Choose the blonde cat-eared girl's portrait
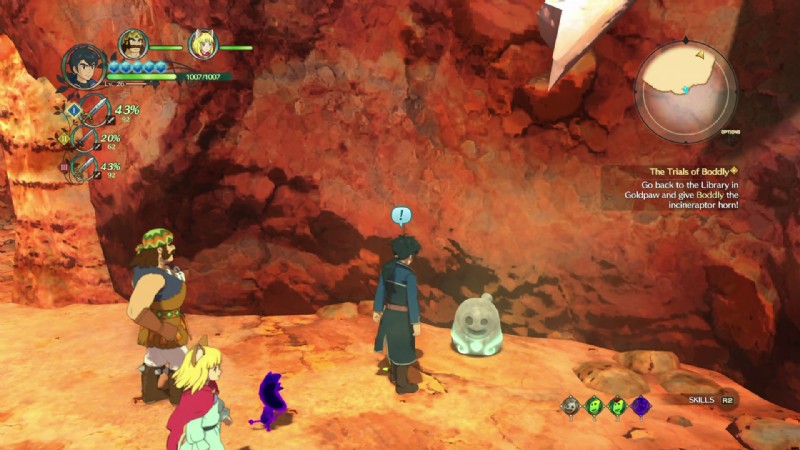800x450 pixels. 203,44
